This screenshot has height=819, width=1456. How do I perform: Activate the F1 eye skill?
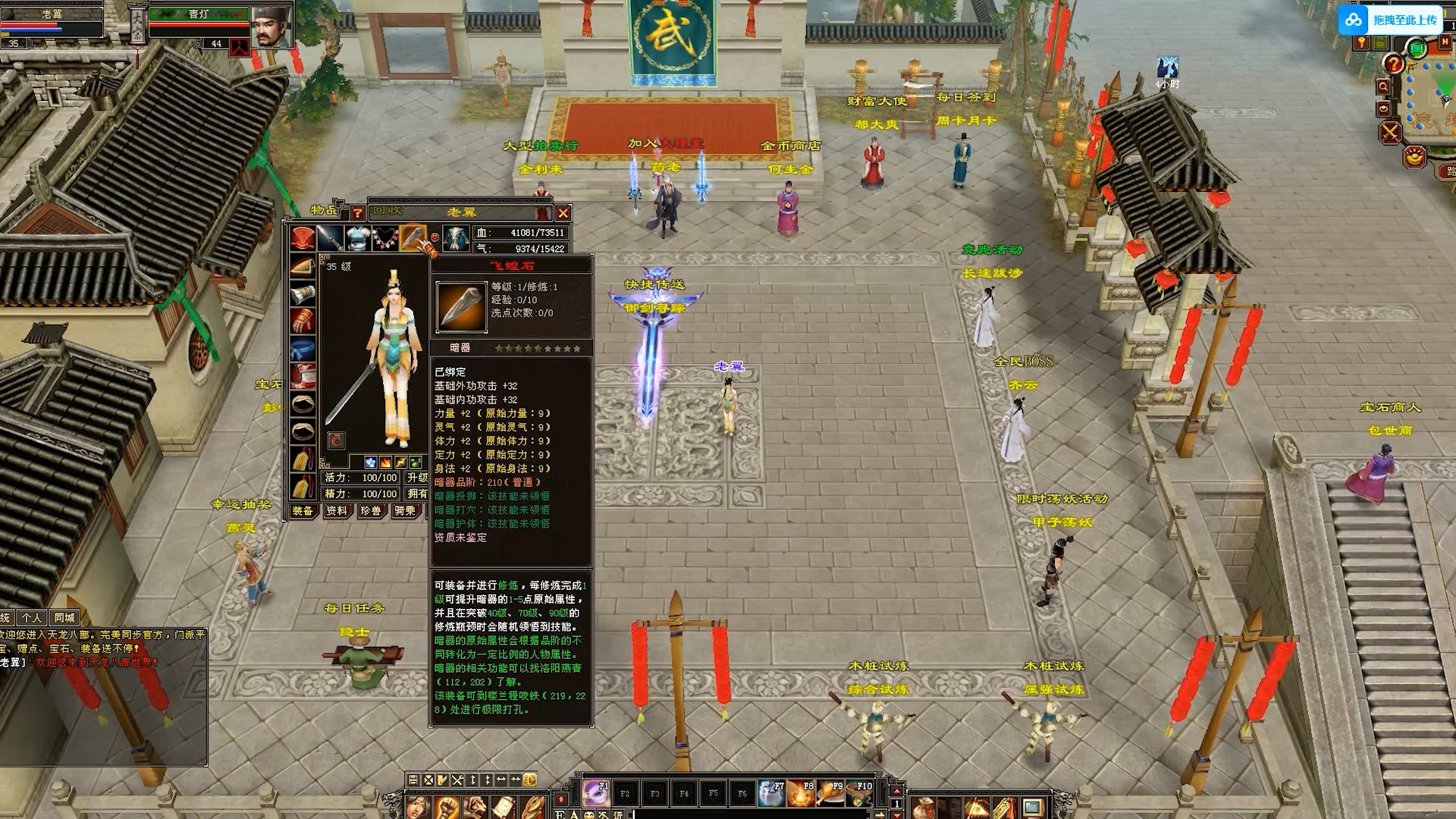pos(596,793)
